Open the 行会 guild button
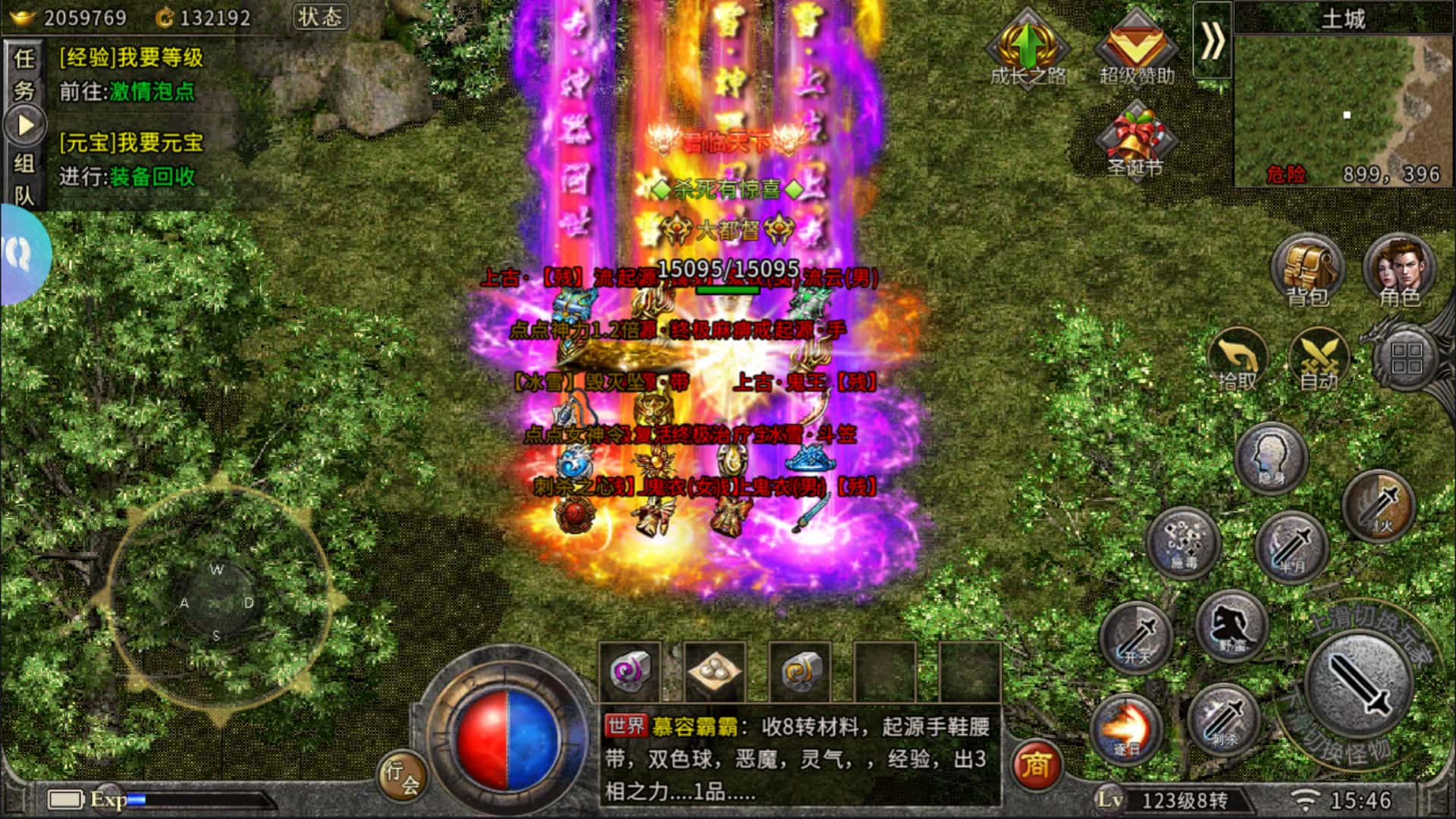This screenshot has width=1456, height=819. pyautogui.click(x=402, y=777)
